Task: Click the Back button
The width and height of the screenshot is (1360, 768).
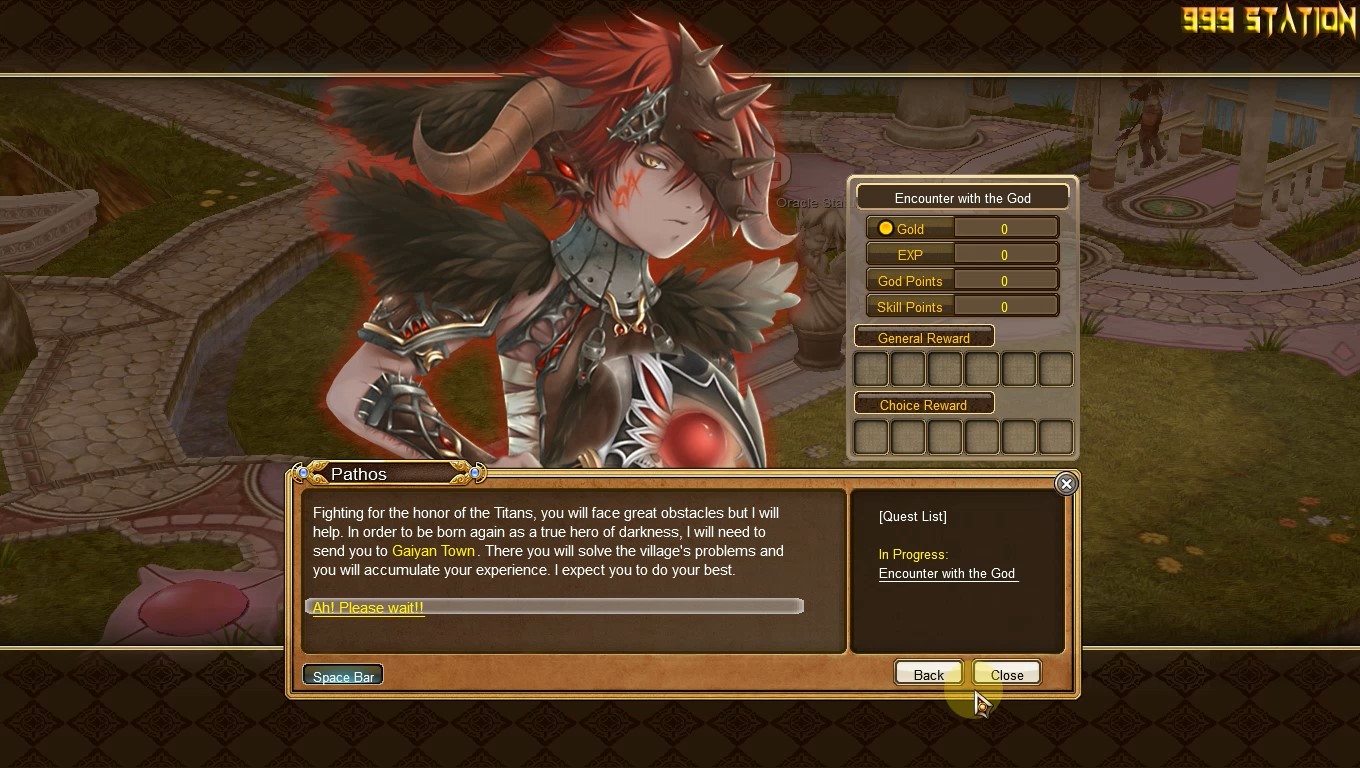Action: [928, 675]
